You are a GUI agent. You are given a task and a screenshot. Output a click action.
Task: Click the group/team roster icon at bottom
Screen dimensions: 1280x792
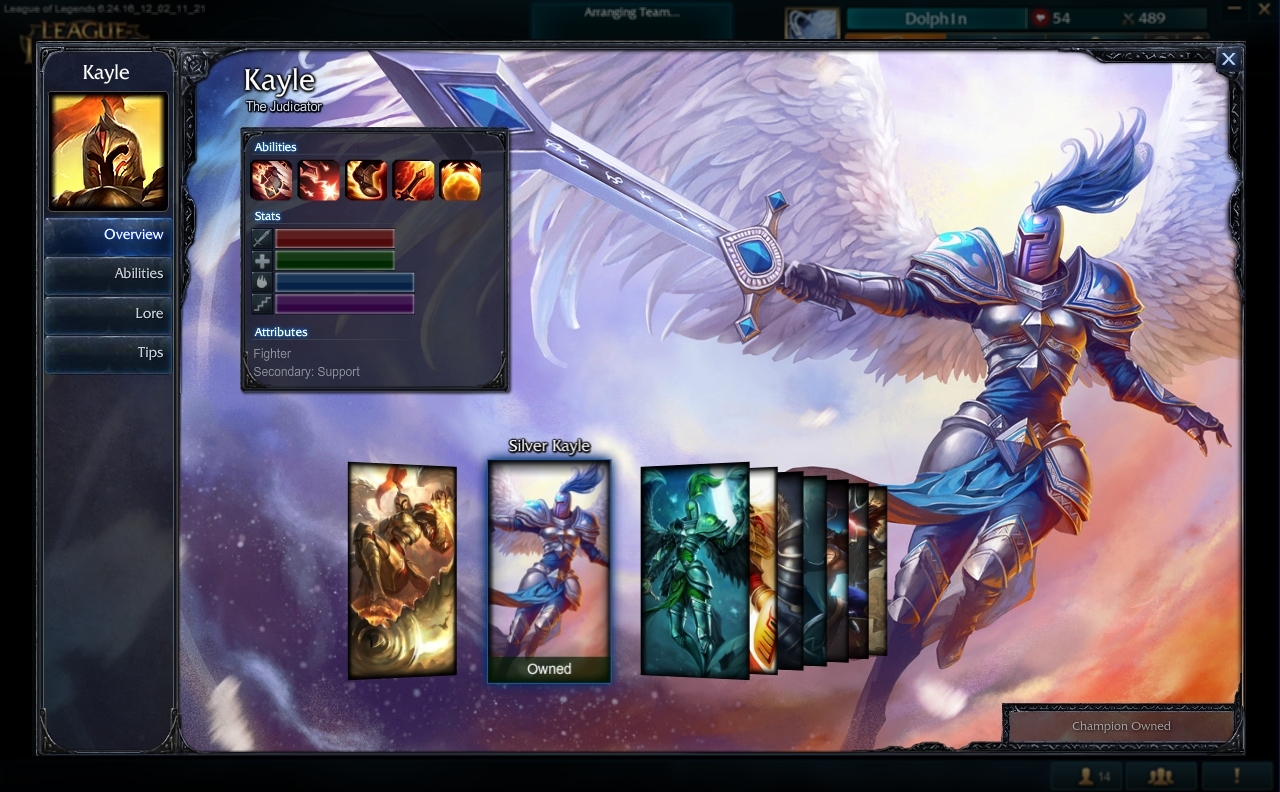click(x=1160, y=776)
